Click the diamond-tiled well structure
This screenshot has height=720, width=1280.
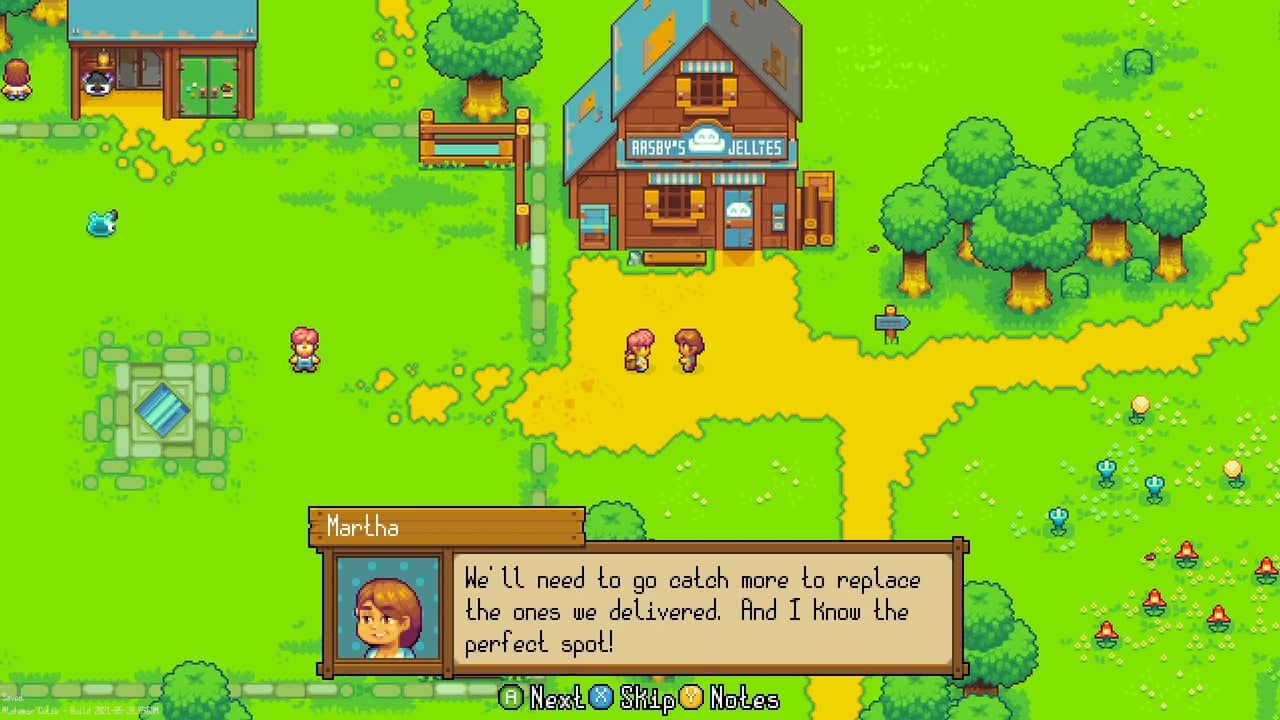click(163, 408)
